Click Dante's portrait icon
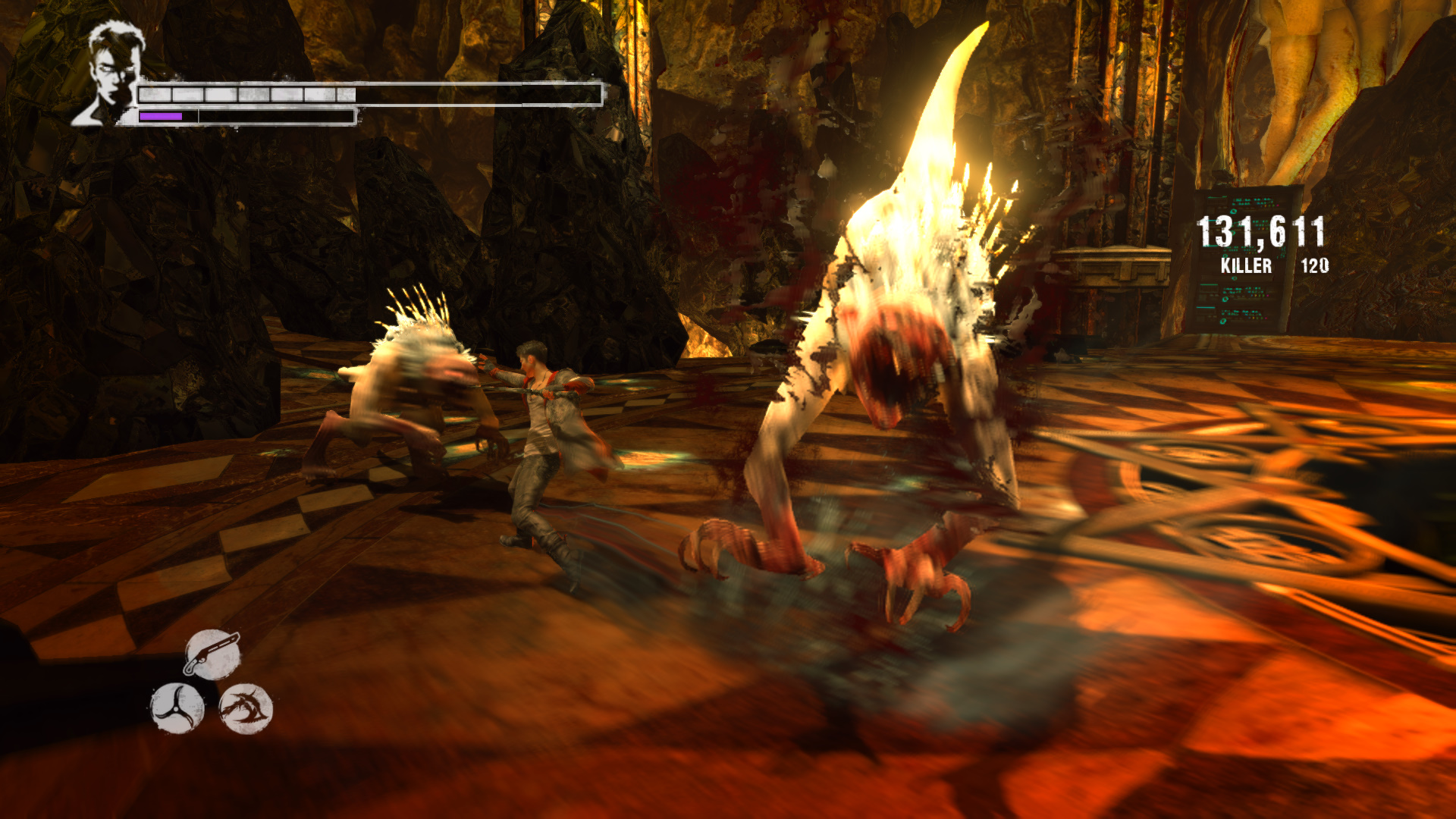This screenshot has width=1456, height=819. [111, 74]
